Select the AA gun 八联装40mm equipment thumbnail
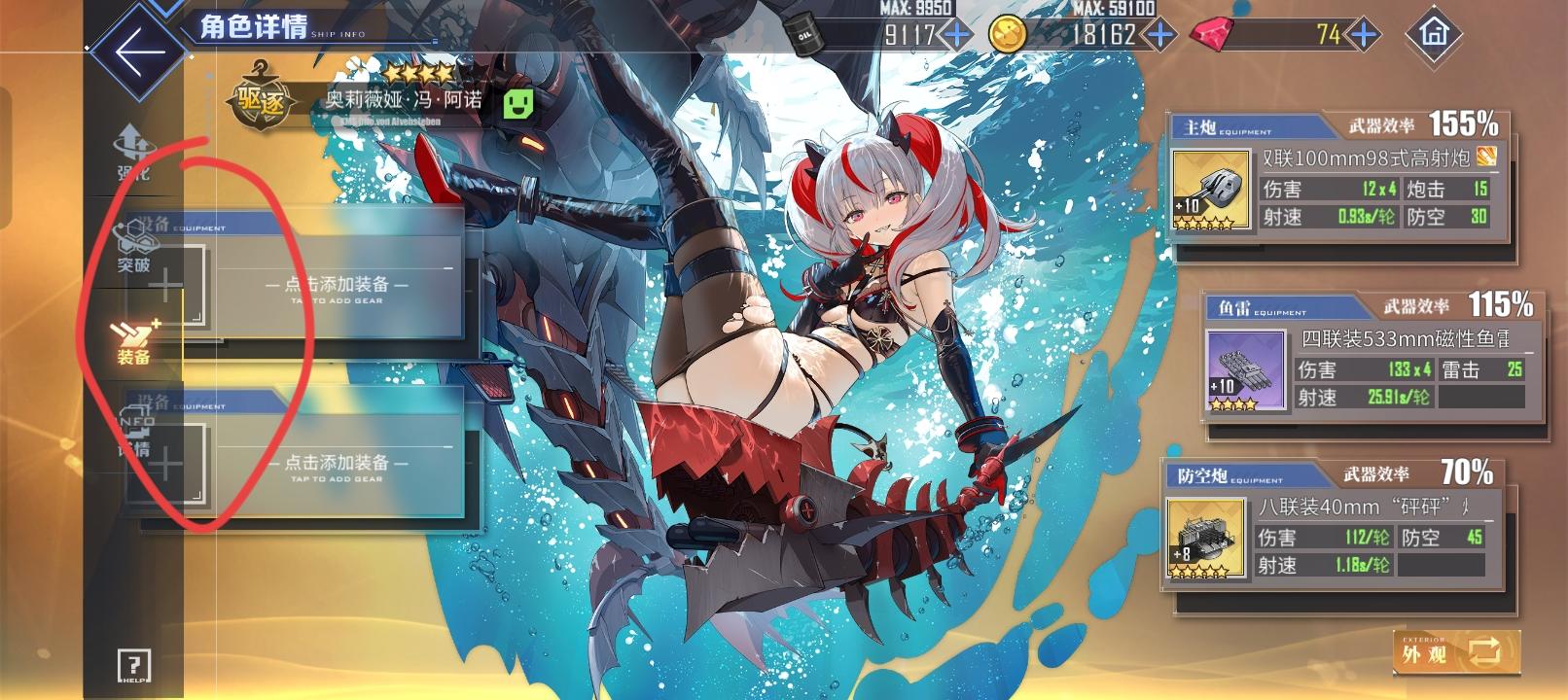This screenshot has width=1568, height=700. point(1206,537)
